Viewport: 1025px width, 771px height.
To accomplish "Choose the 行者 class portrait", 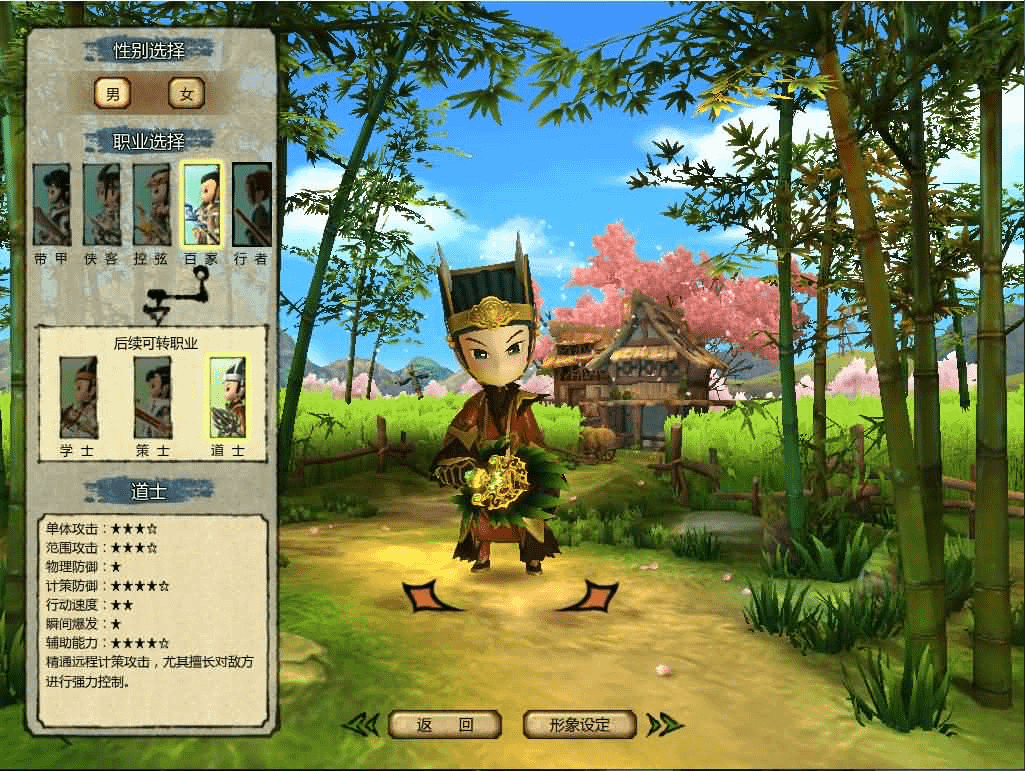I will [x=251, y=206].
